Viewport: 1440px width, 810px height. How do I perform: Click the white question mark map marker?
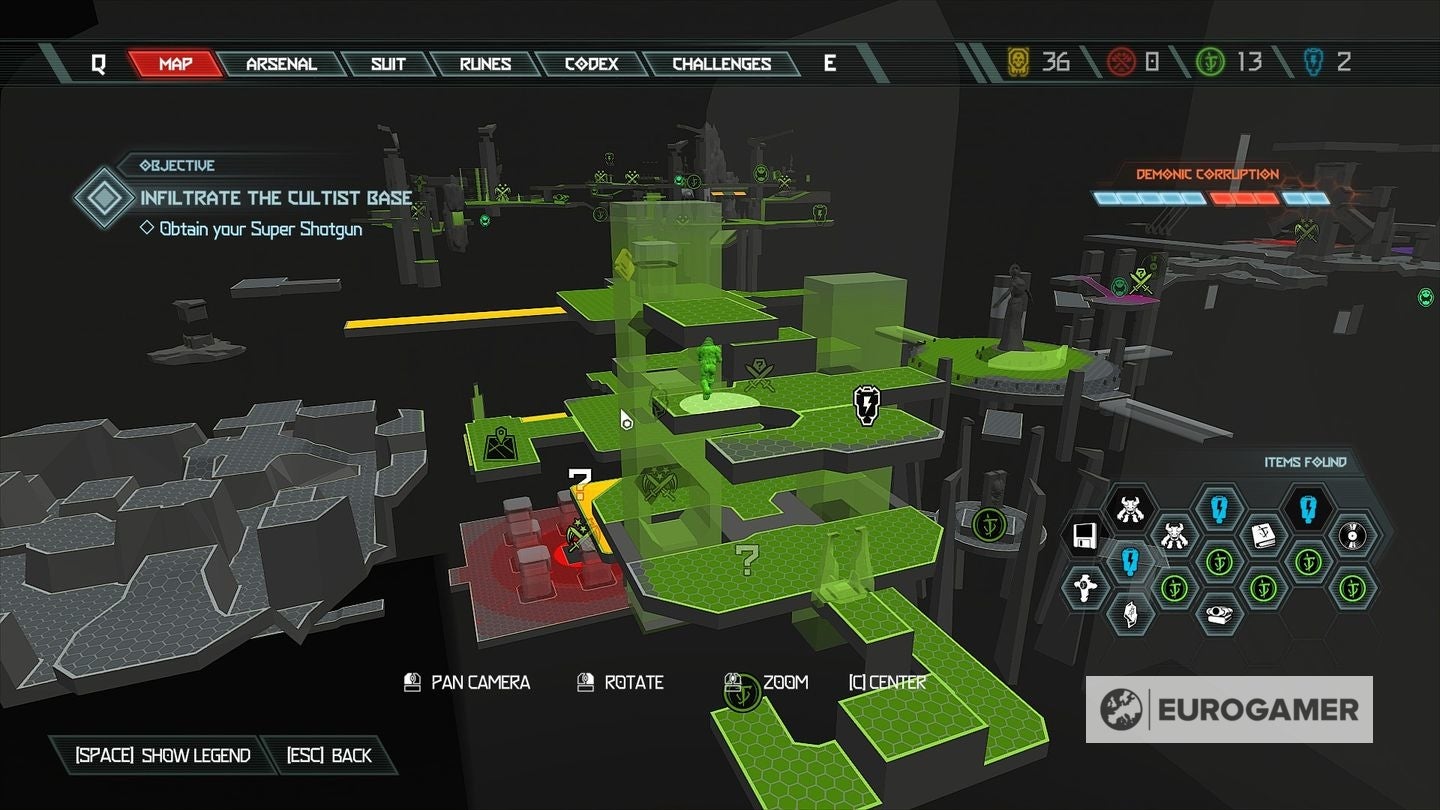point(579,481)
